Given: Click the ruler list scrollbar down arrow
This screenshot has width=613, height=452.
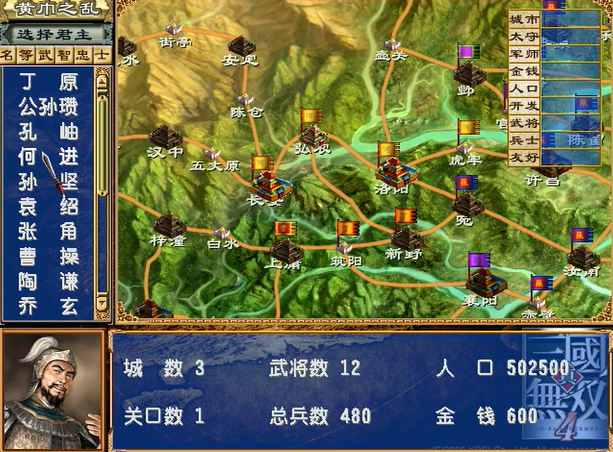Looking at the screenshot, I should pyautogui.click(x=101, y=303).
